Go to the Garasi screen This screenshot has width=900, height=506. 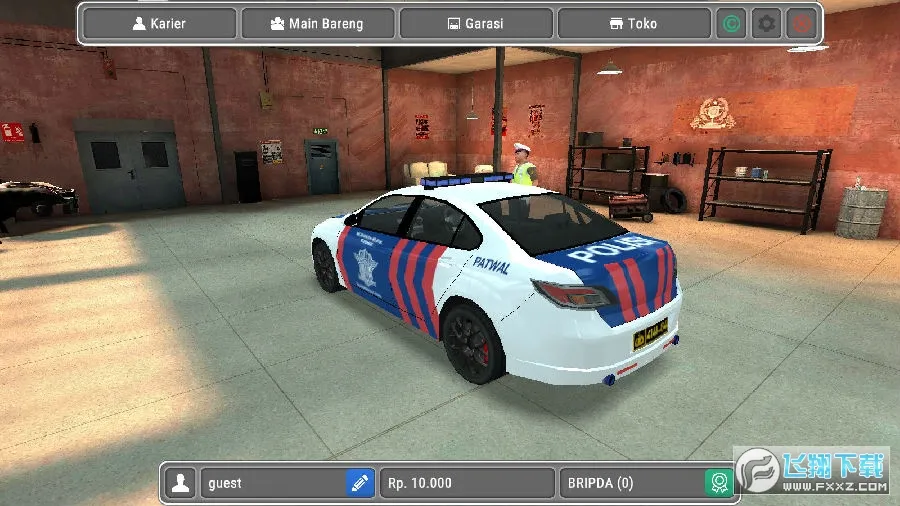(476, 23)
